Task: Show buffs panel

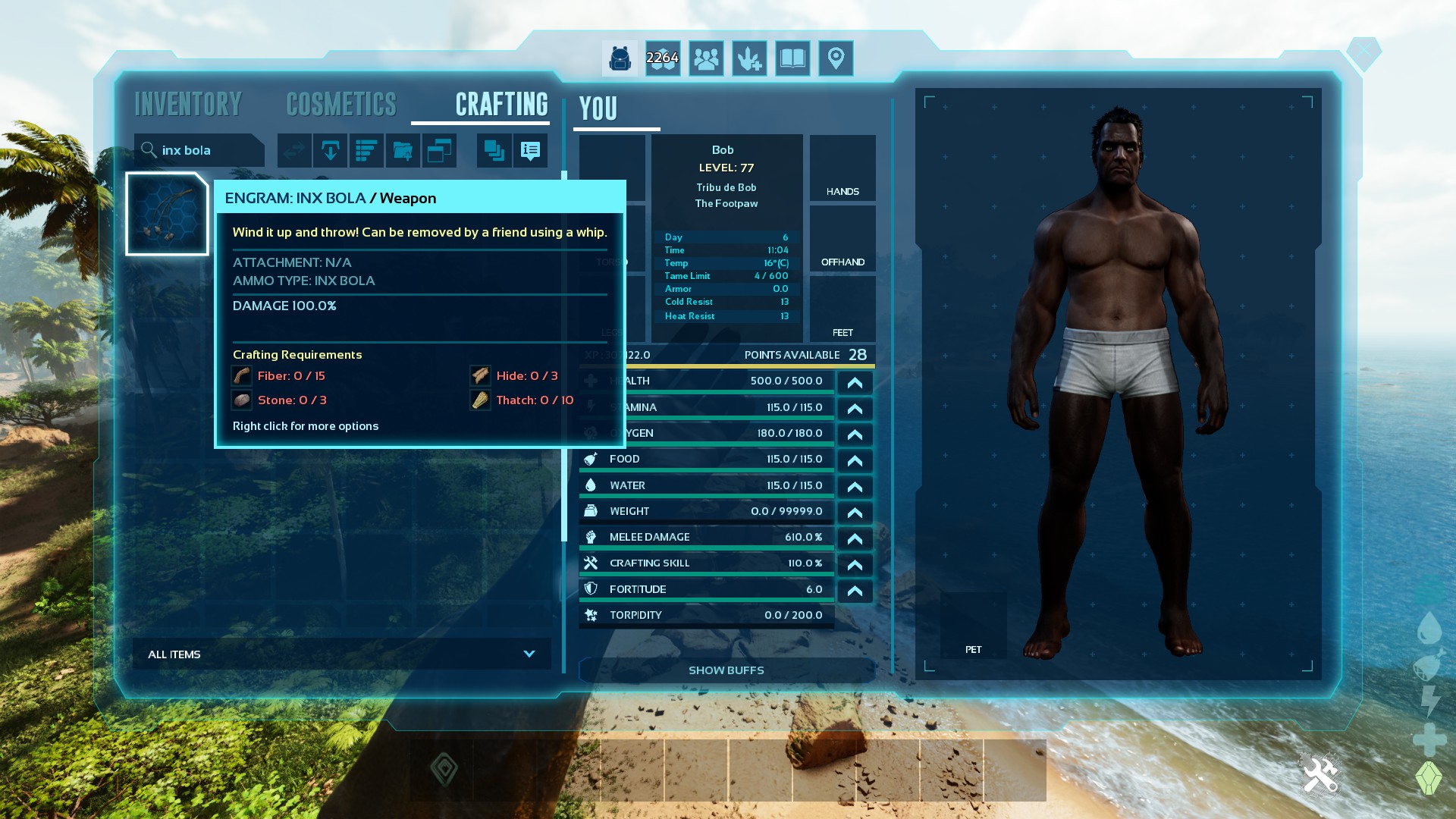Action: tap(726, 670)
